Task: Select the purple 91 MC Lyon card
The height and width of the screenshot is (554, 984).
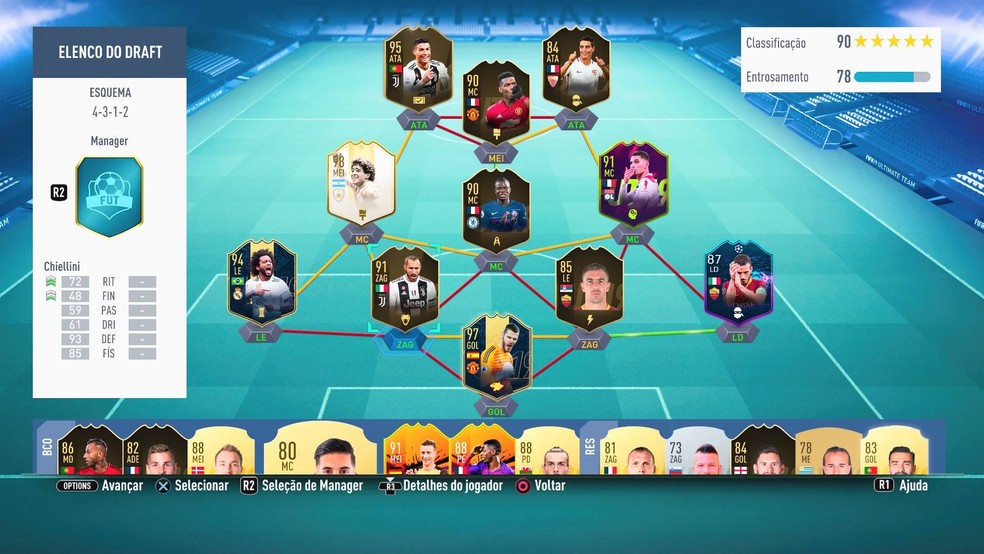Action: click(x=633, y=183)
